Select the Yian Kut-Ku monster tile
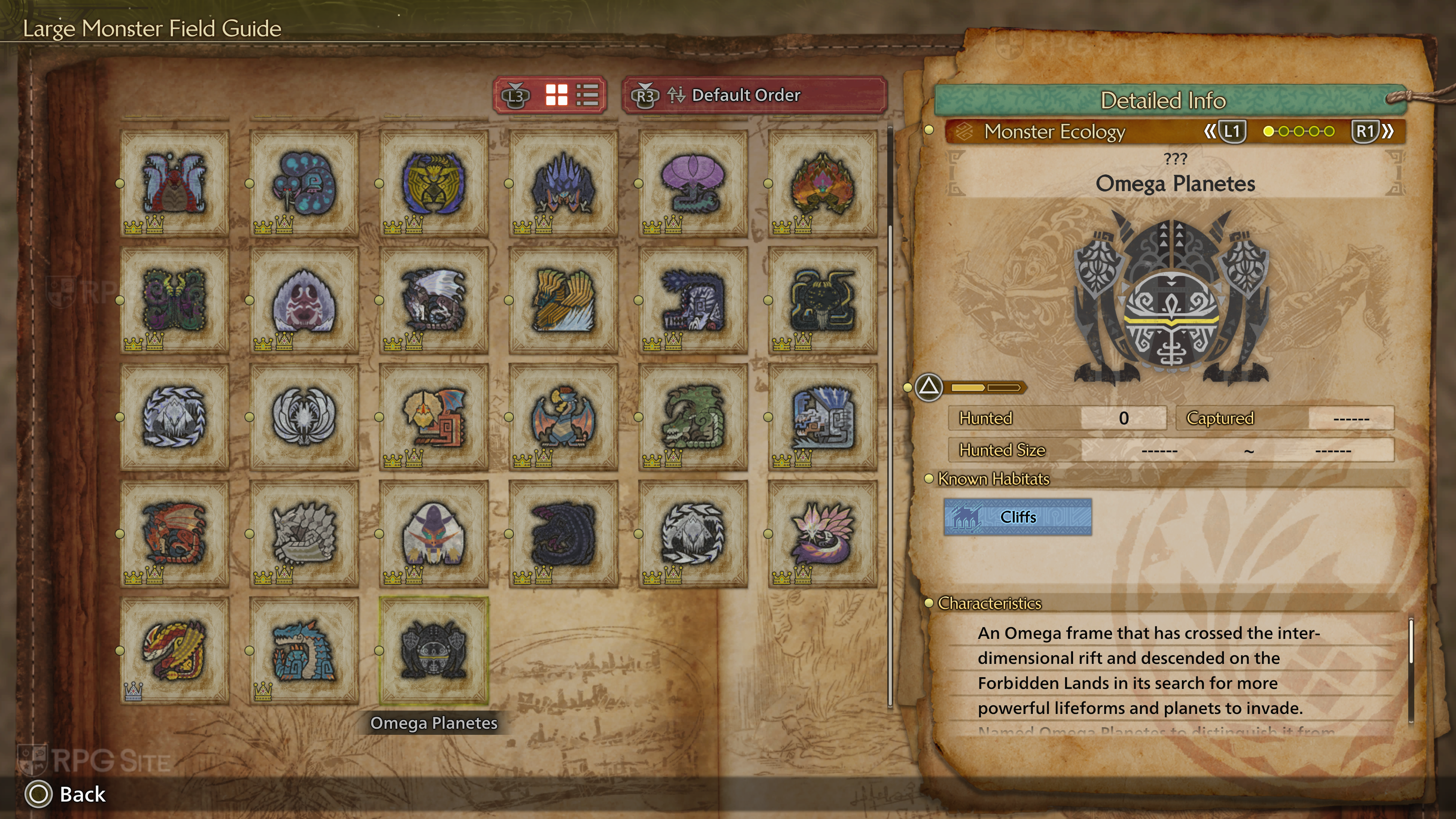The image size is (1456, 819). click(x=433, y=417)
